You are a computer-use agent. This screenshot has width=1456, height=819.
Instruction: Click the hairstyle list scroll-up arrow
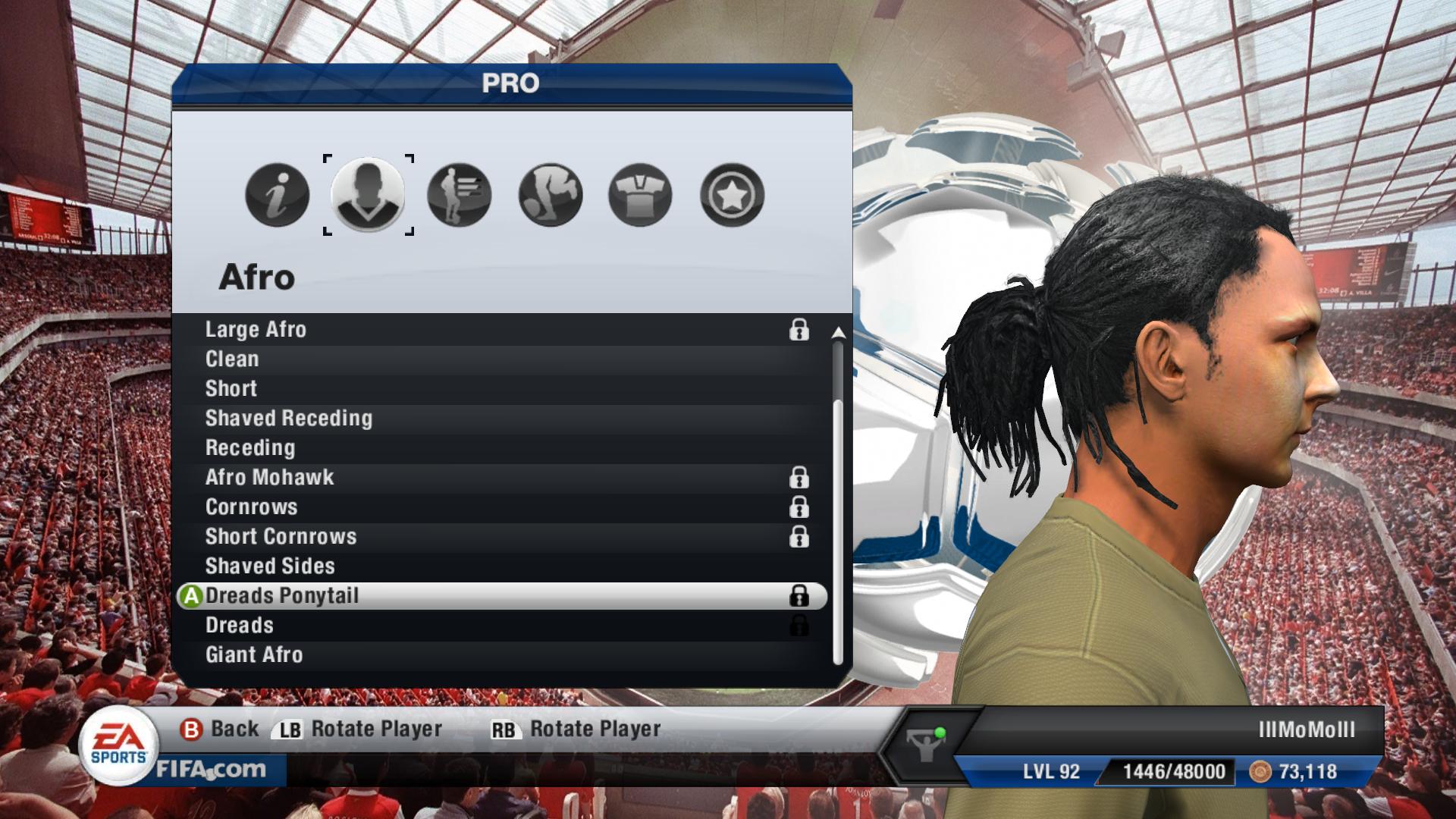click(x=838, y=333)
